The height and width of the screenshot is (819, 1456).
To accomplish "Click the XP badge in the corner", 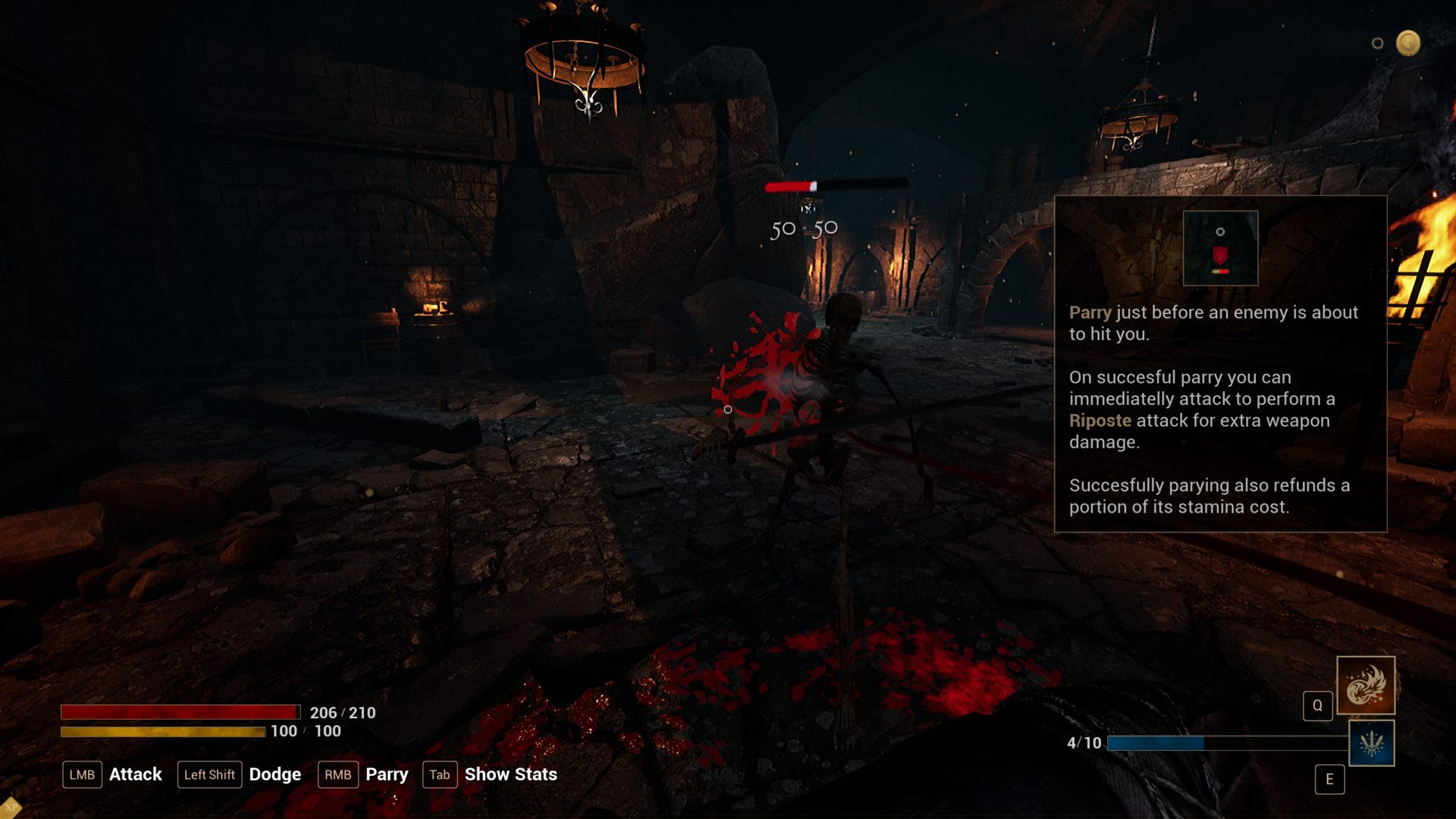I will (10, 808).
